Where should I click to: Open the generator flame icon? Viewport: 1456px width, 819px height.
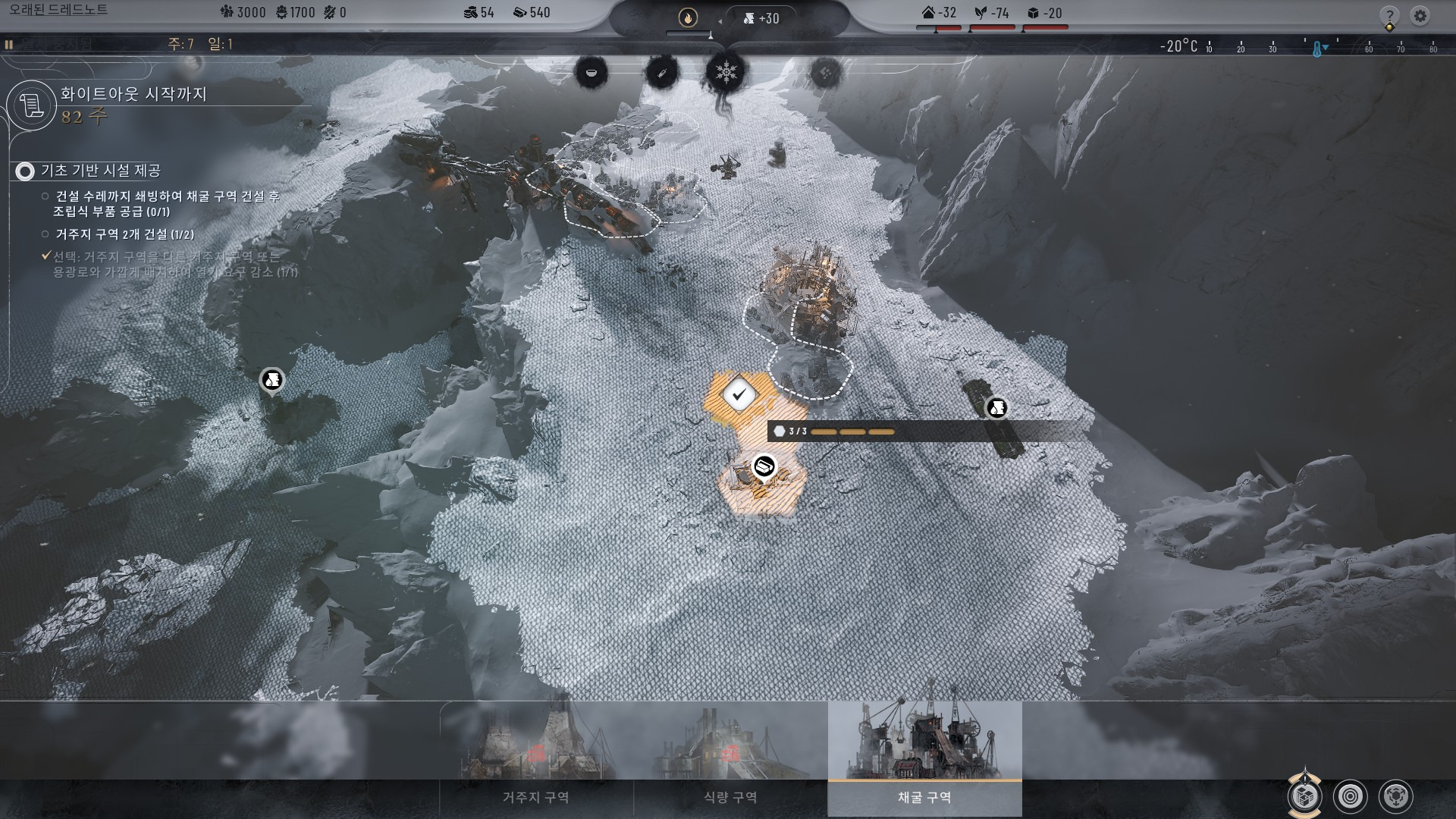point(688,17)
